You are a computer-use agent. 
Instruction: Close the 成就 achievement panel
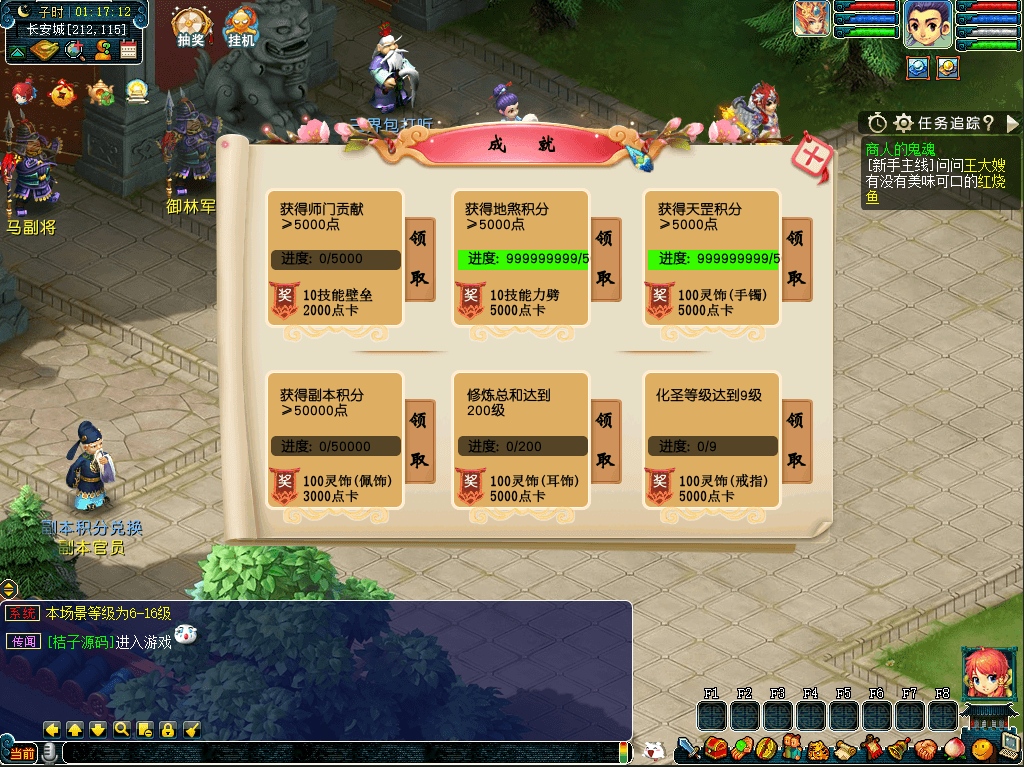click(x=814, y=160)
